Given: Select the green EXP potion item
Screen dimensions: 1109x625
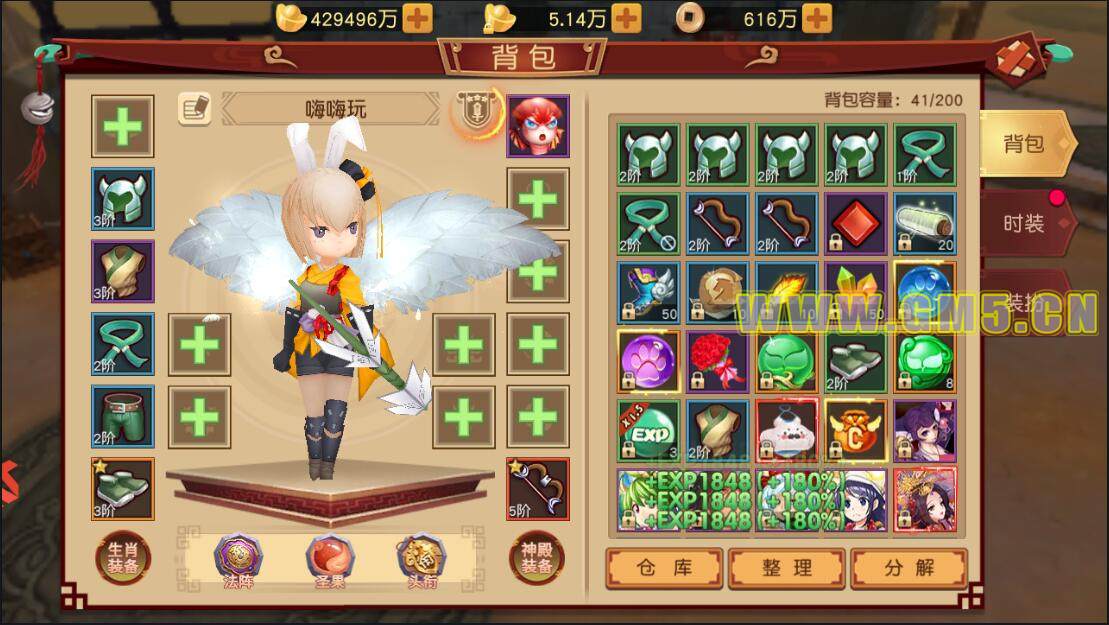Looking at the screenshot, I should tap(648, 430).
